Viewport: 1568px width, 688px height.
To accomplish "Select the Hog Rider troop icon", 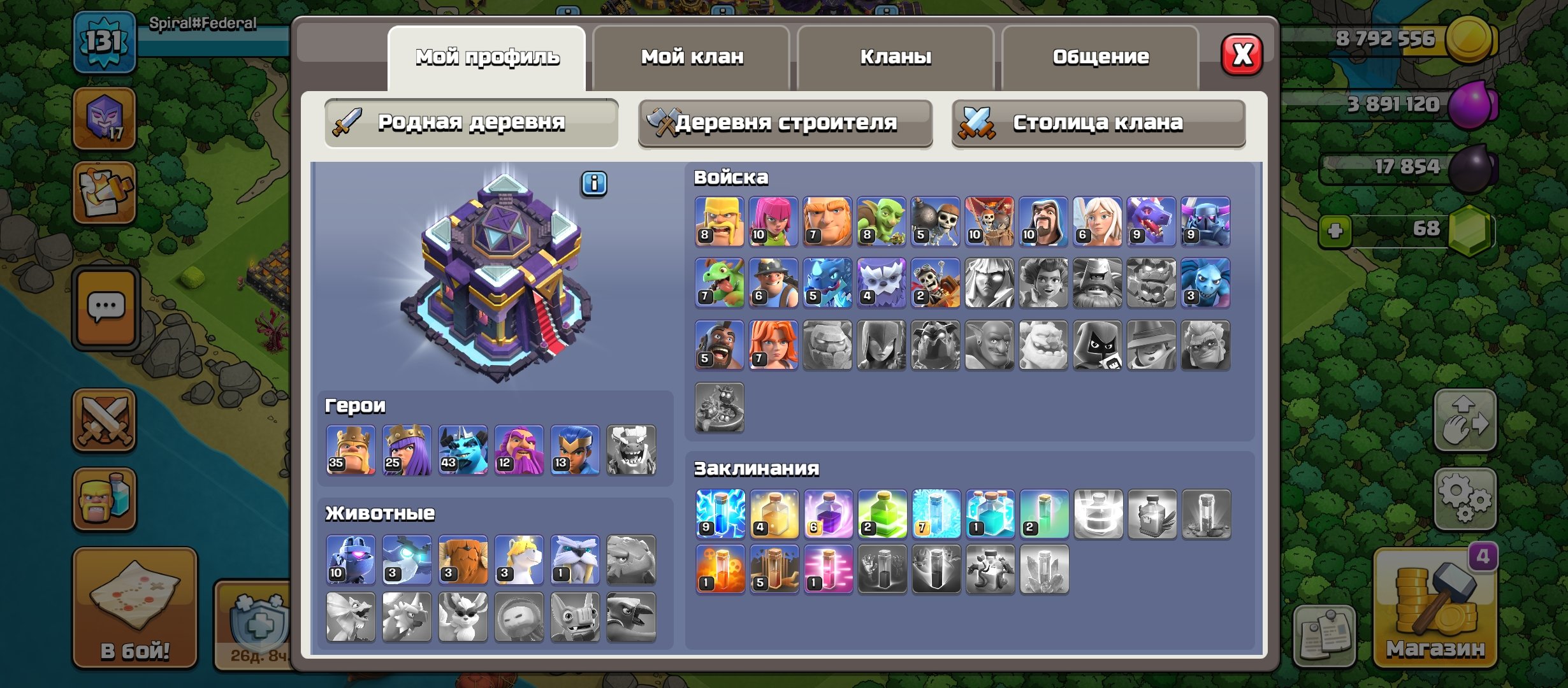I will (720, 345).
